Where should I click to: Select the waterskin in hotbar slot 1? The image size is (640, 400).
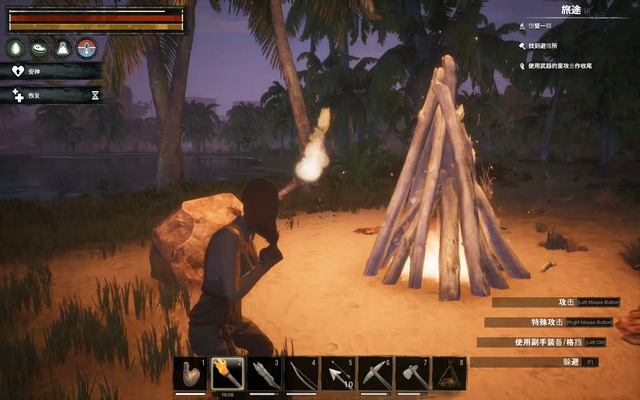coord(190,374)
